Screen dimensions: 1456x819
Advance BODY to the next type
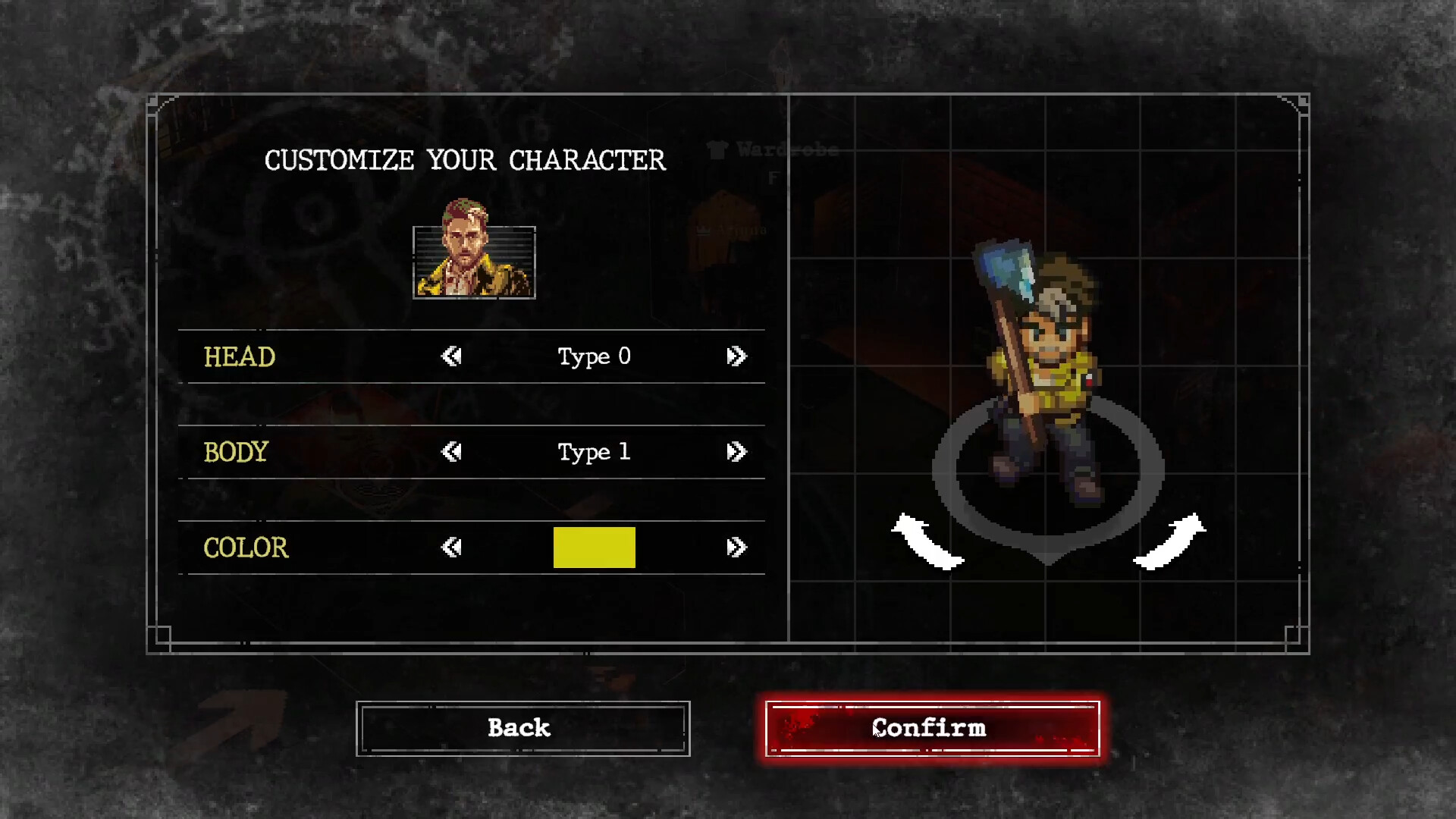tap(736, 452)
